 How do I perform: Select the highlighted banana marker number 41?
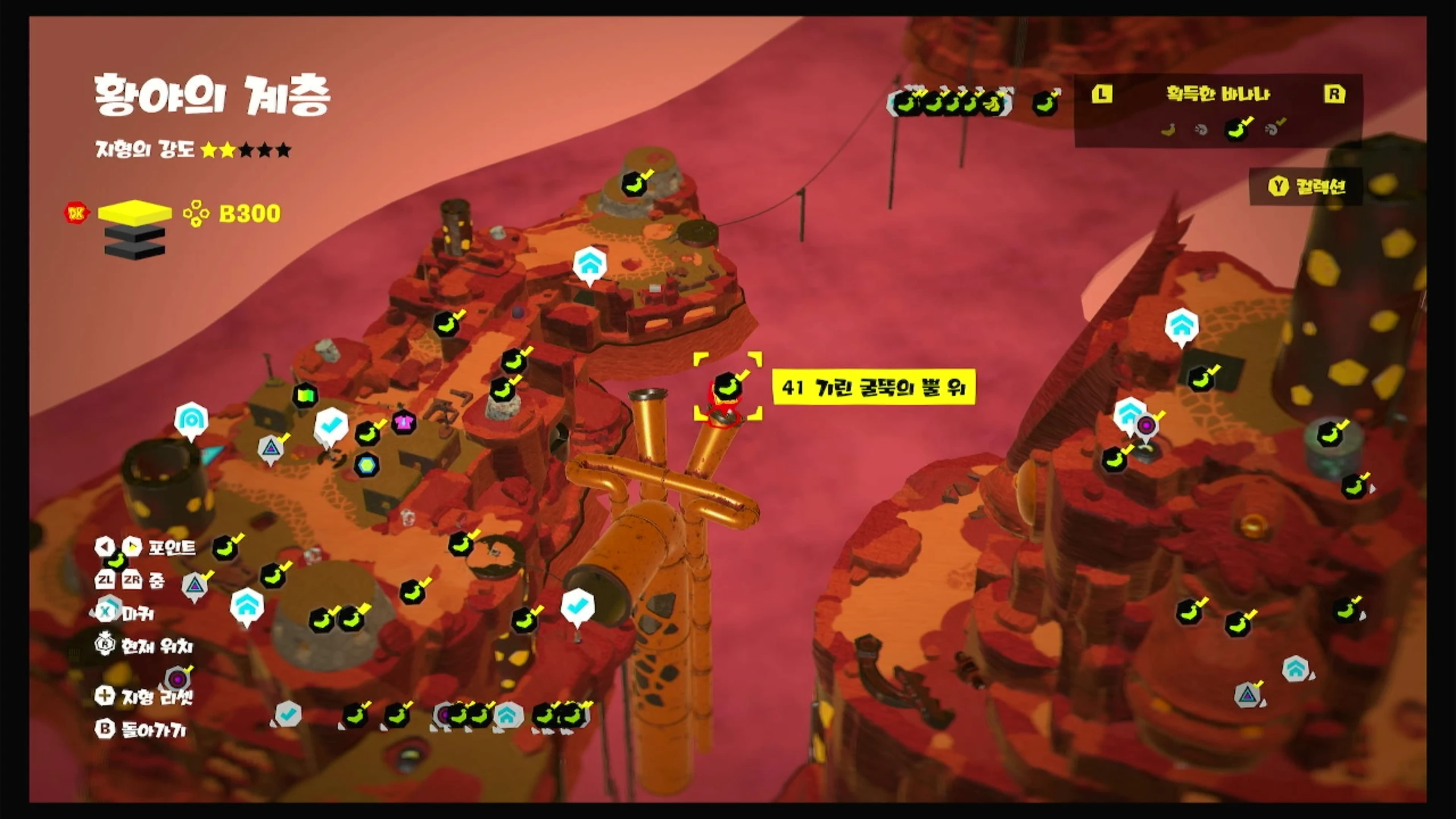click(x=727, y=387)
